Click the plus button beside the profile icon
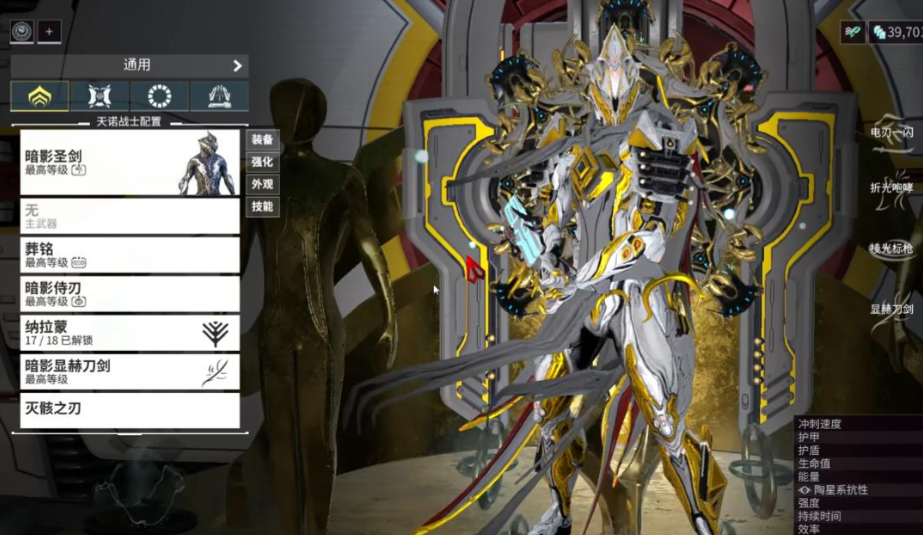923x535 pixels. click(x=49, y=31)
